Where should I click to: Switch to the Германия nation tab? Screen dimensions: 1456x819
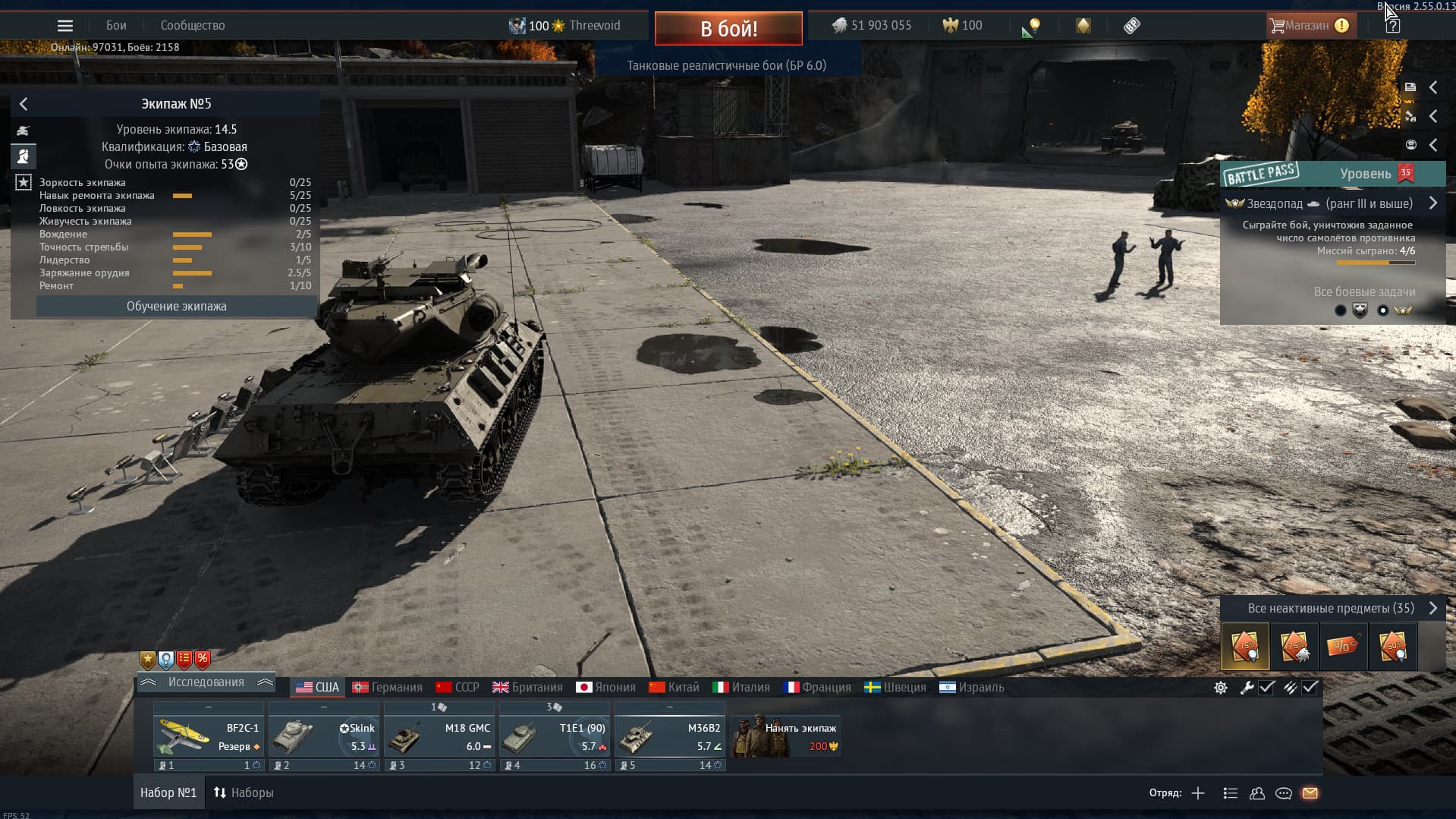(387, 688)
